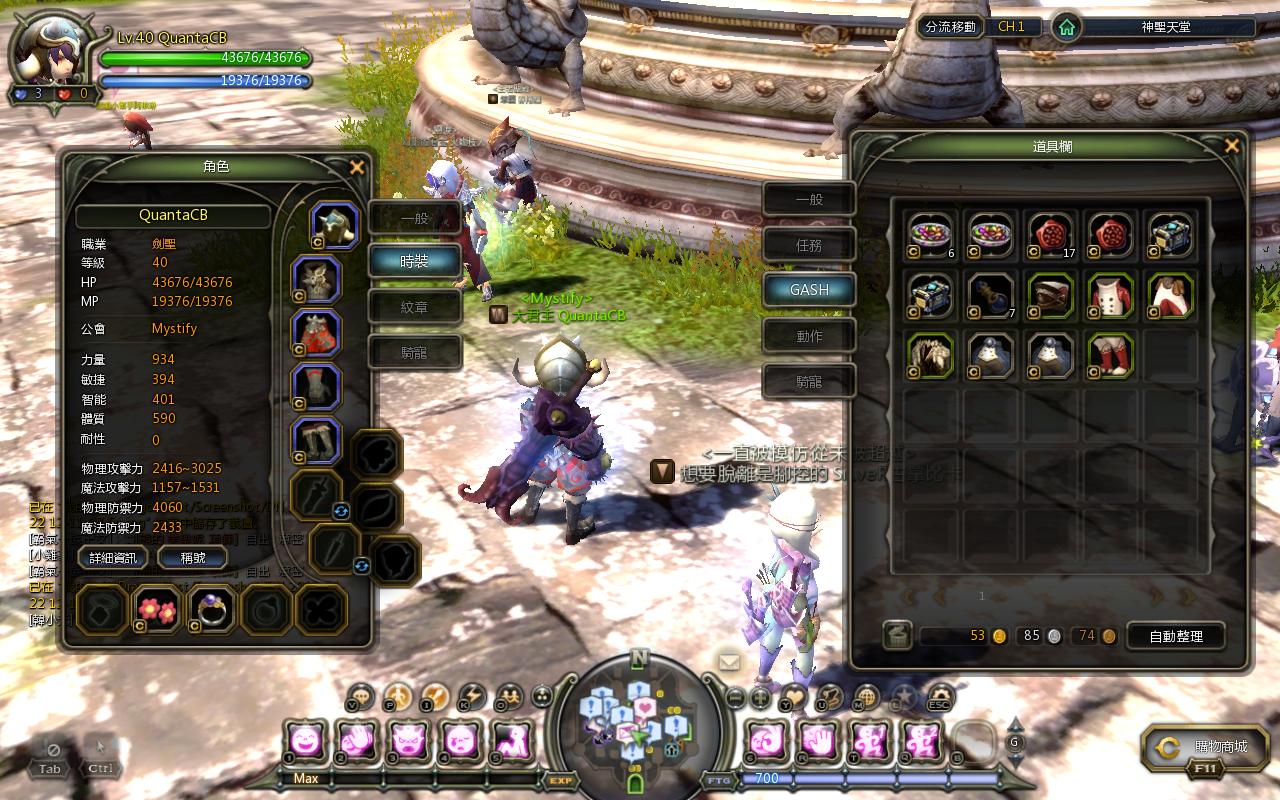The width and height of the screenshot is (1280, 800).
Task: Select the pink flower accessory slot
Action: [x=156, y=609]
